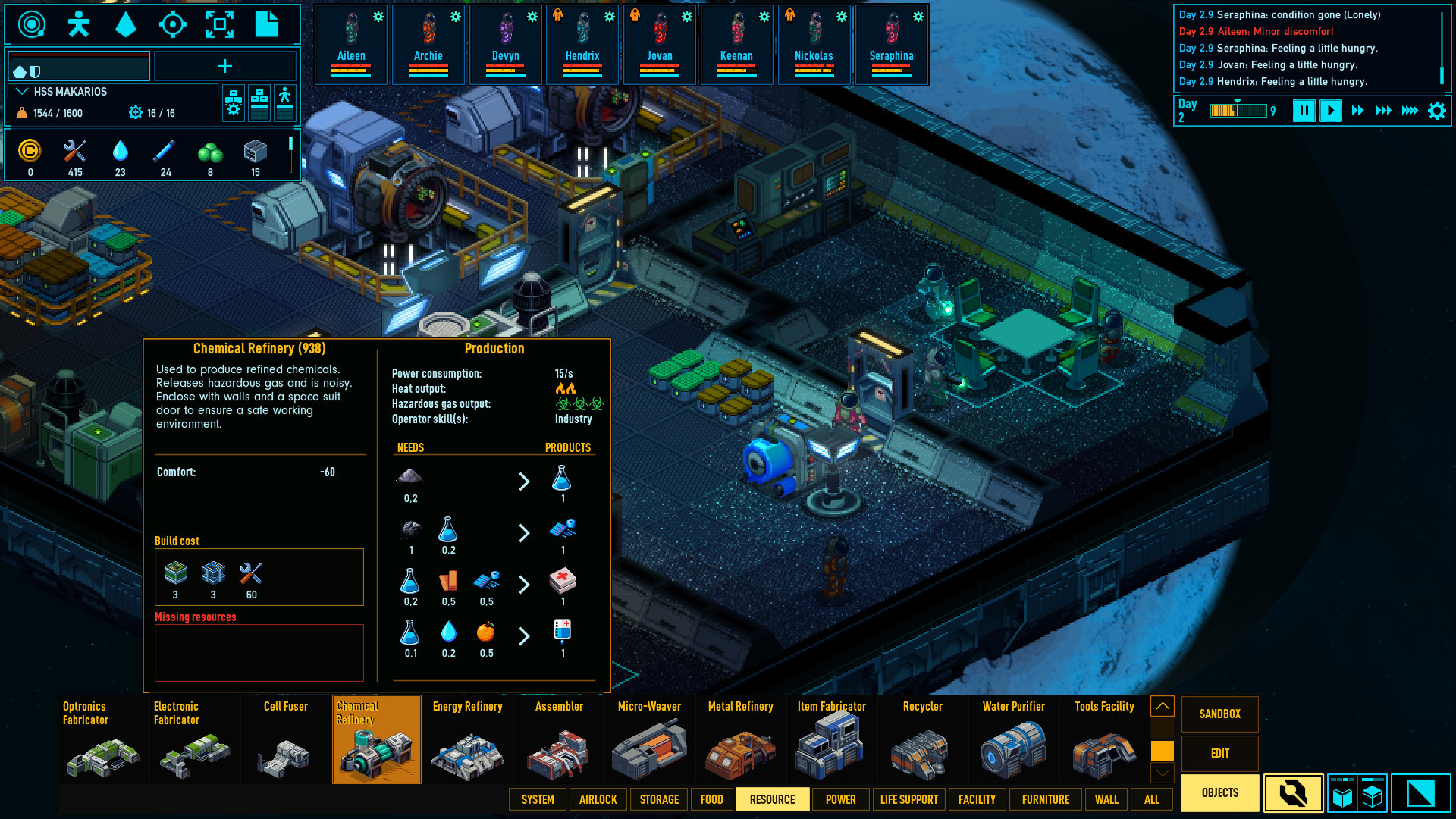Click the orbit/system view icon
Viewport: 1456px width, 819px height.
(30, 24)
